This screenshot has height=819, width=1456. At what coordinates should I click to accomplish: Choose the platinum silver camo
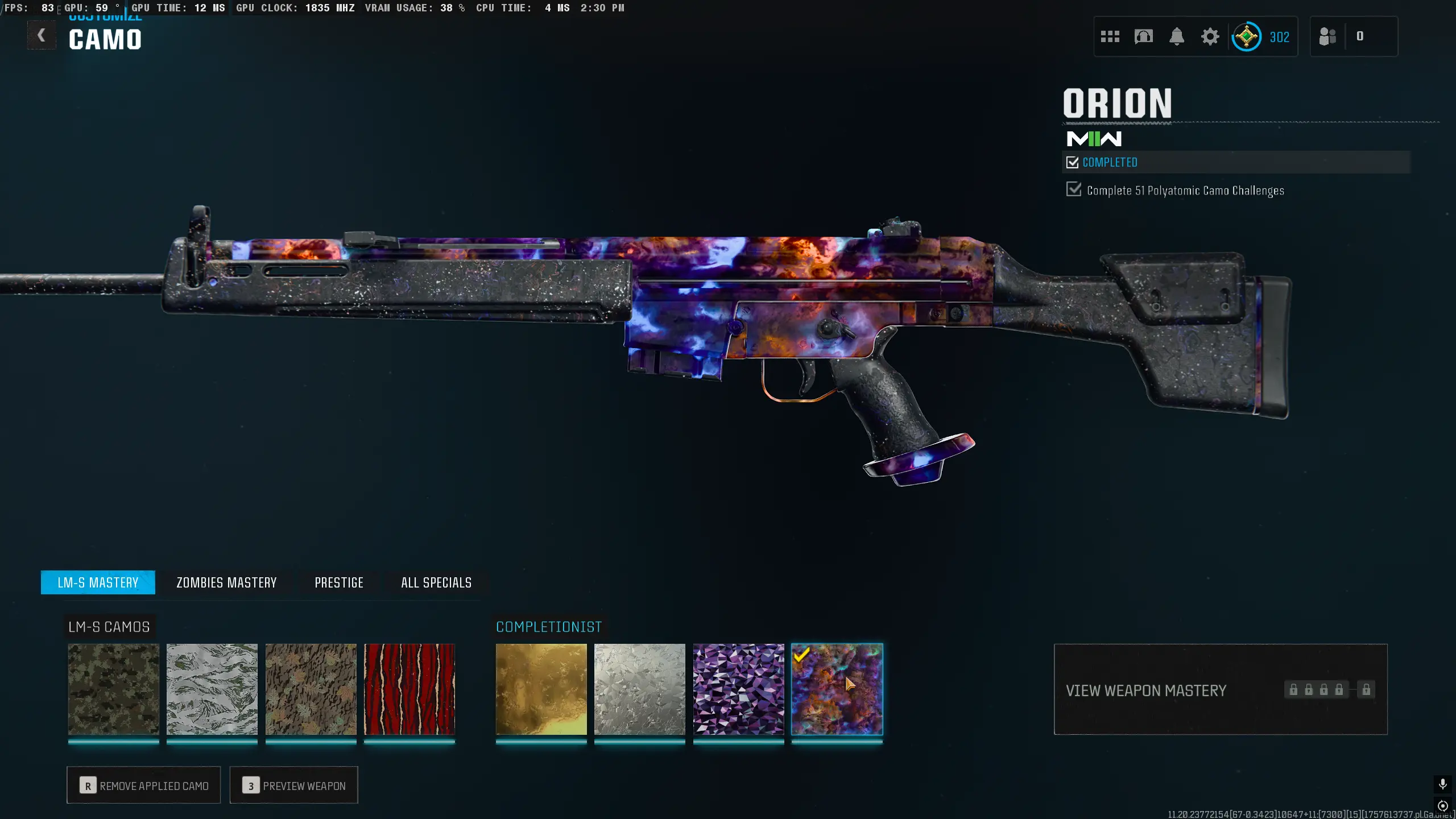tap(640, 689)
